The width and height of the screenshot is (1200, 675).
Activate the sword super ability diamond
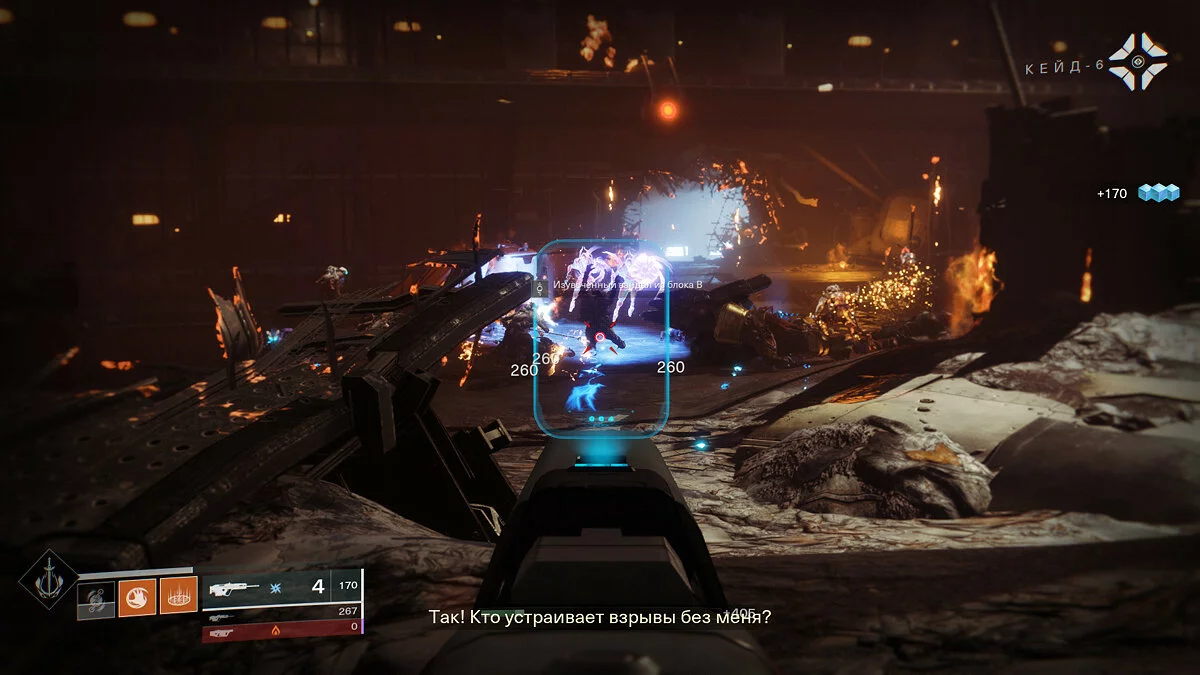point(48,579)
